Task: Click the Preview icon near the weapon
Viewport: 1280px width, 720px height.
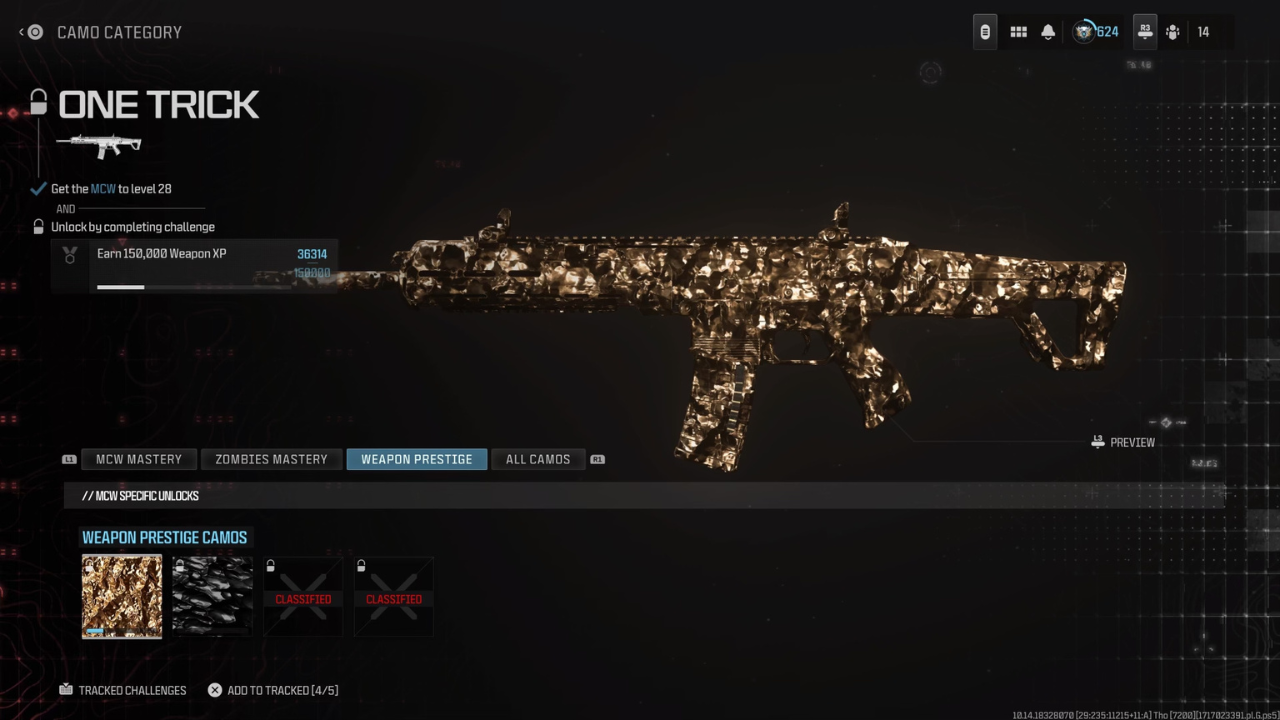Action: pos(1097,441)
